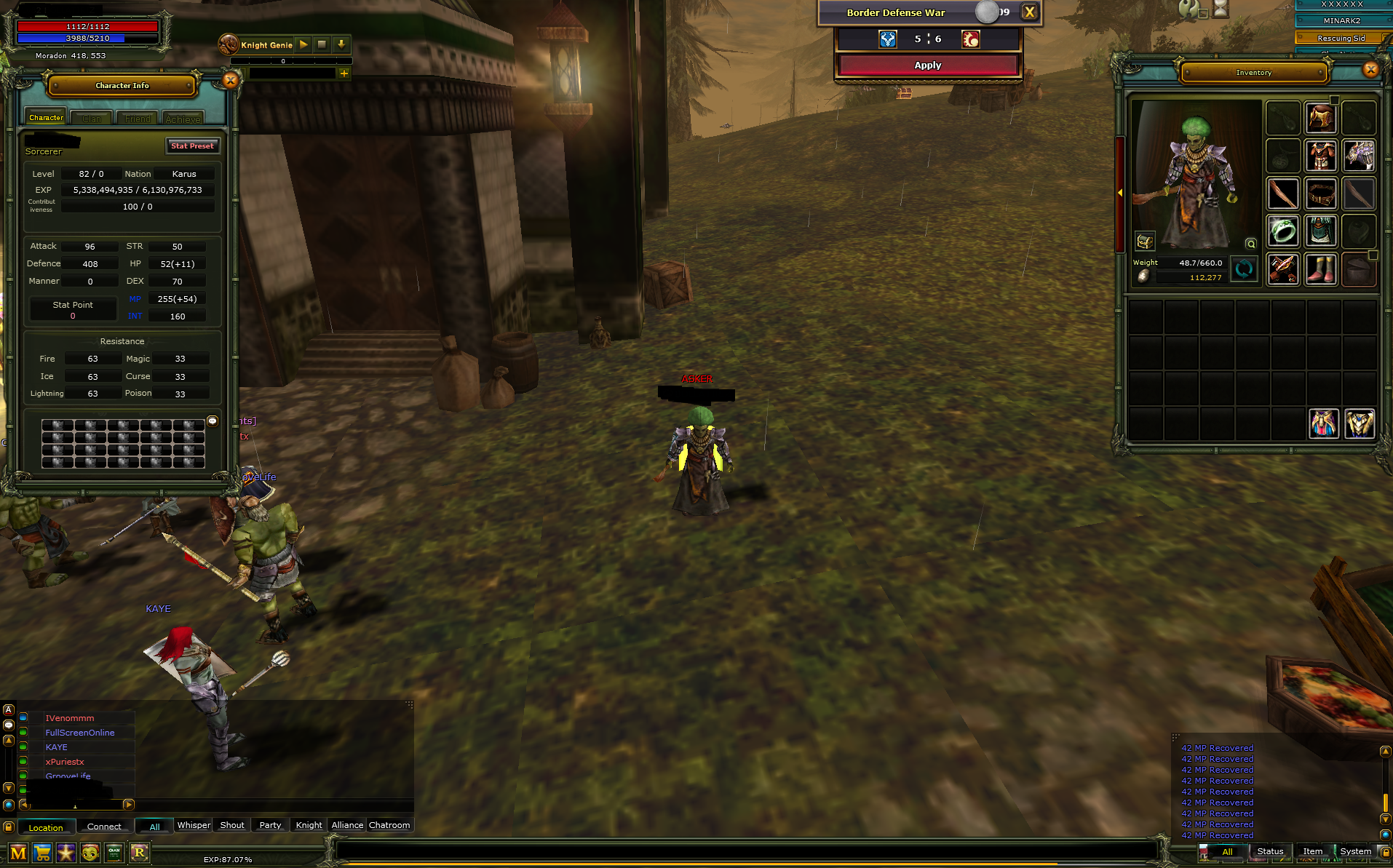Open the treasure chest icon in the inventory panel
Screen dimensions: 1393x868
tap(1144, 242)
